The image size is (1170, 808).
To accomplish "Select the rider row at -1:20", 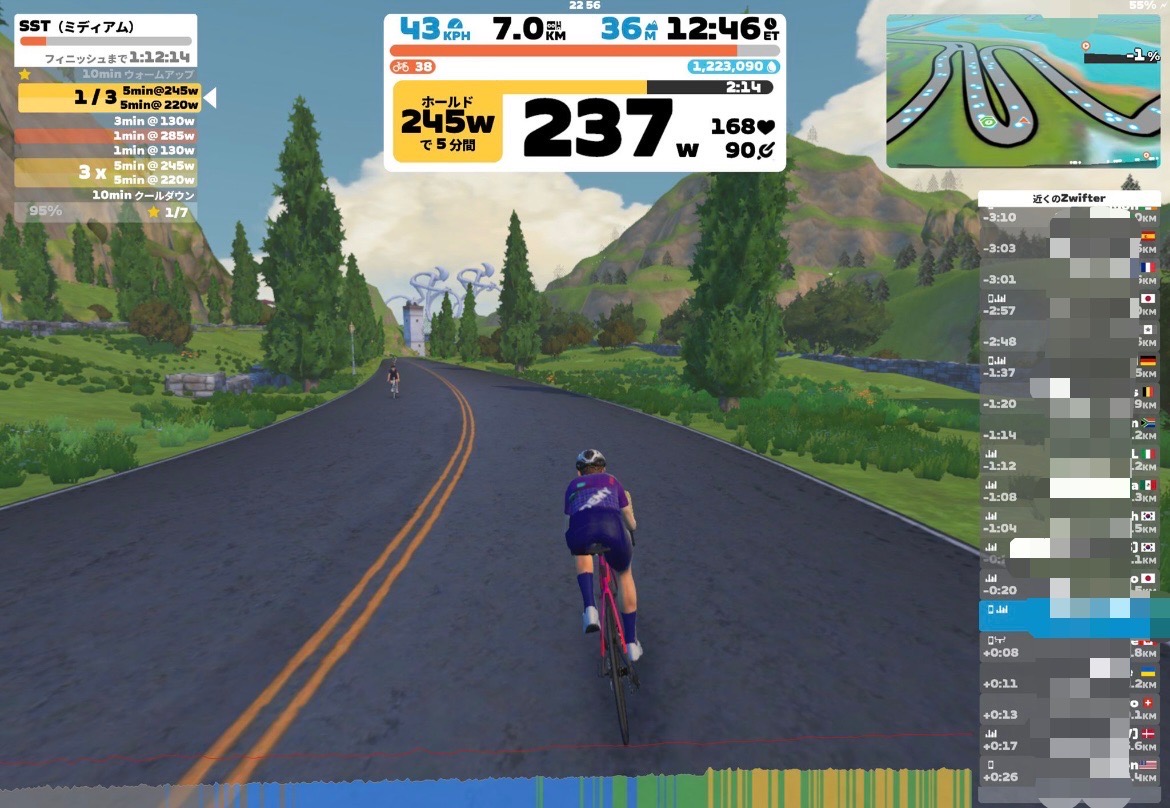I will pyautogui.click(x=1068, y=403).
